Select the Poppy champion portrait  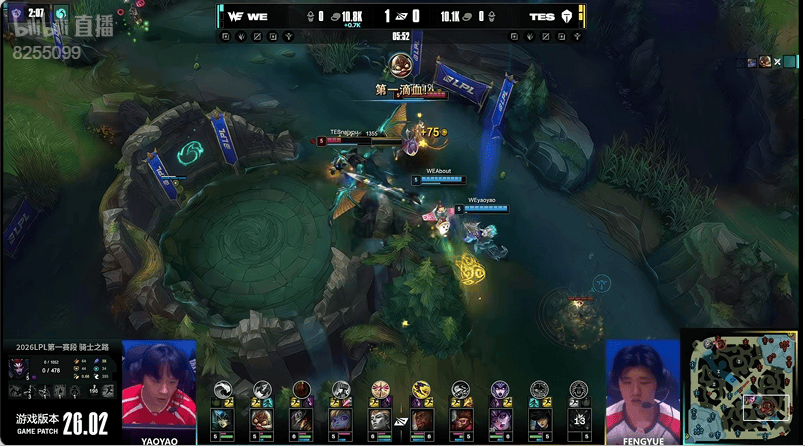click(x=340, y=420)
